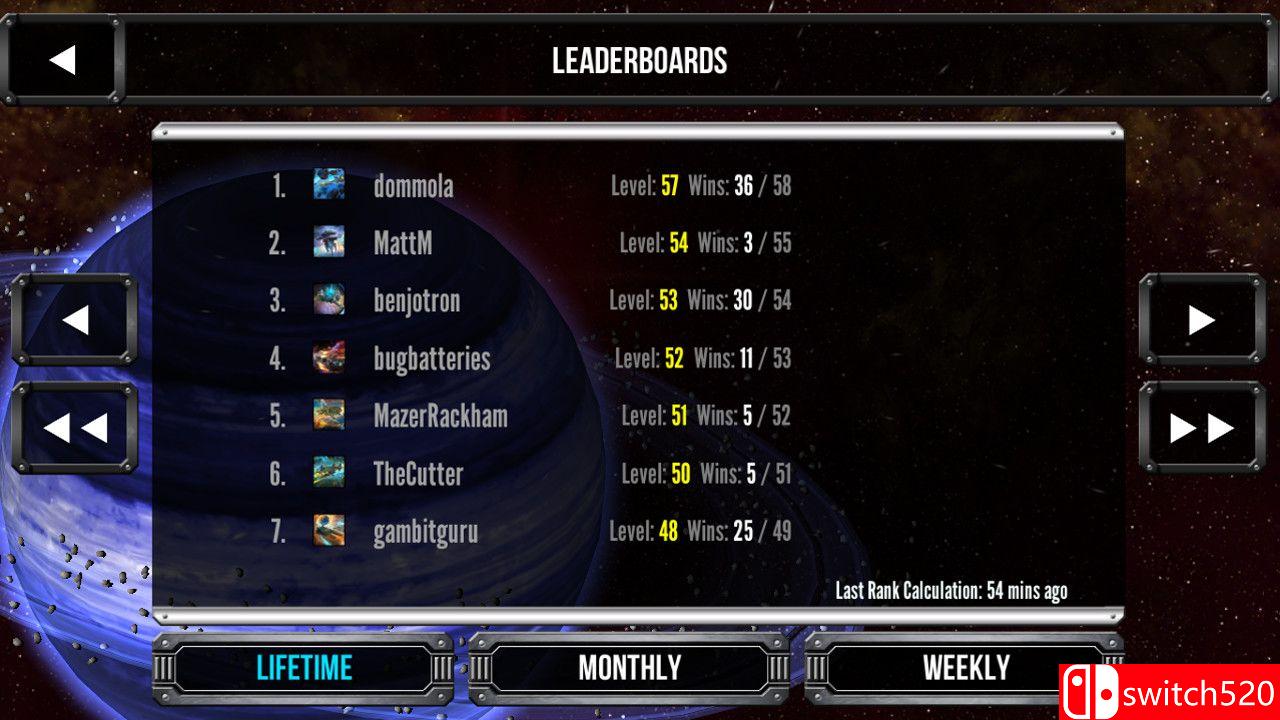Advance to the next leaderboard page
The width and height of the screenshot is (1280, 720).
pos(1200,320)
